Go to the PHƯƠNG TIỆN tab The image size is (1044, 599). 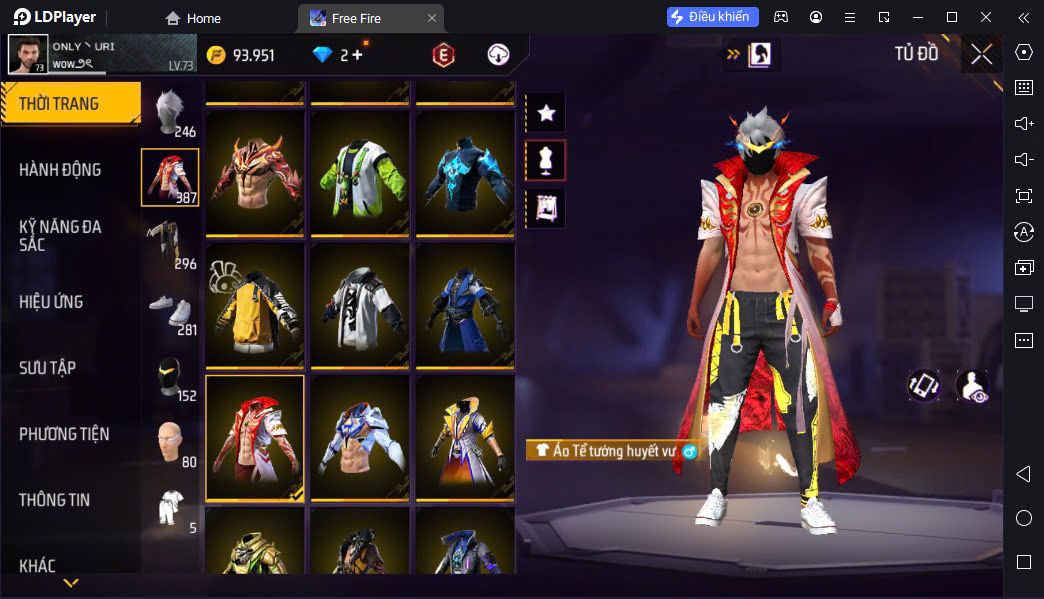(x=64, y=434)
